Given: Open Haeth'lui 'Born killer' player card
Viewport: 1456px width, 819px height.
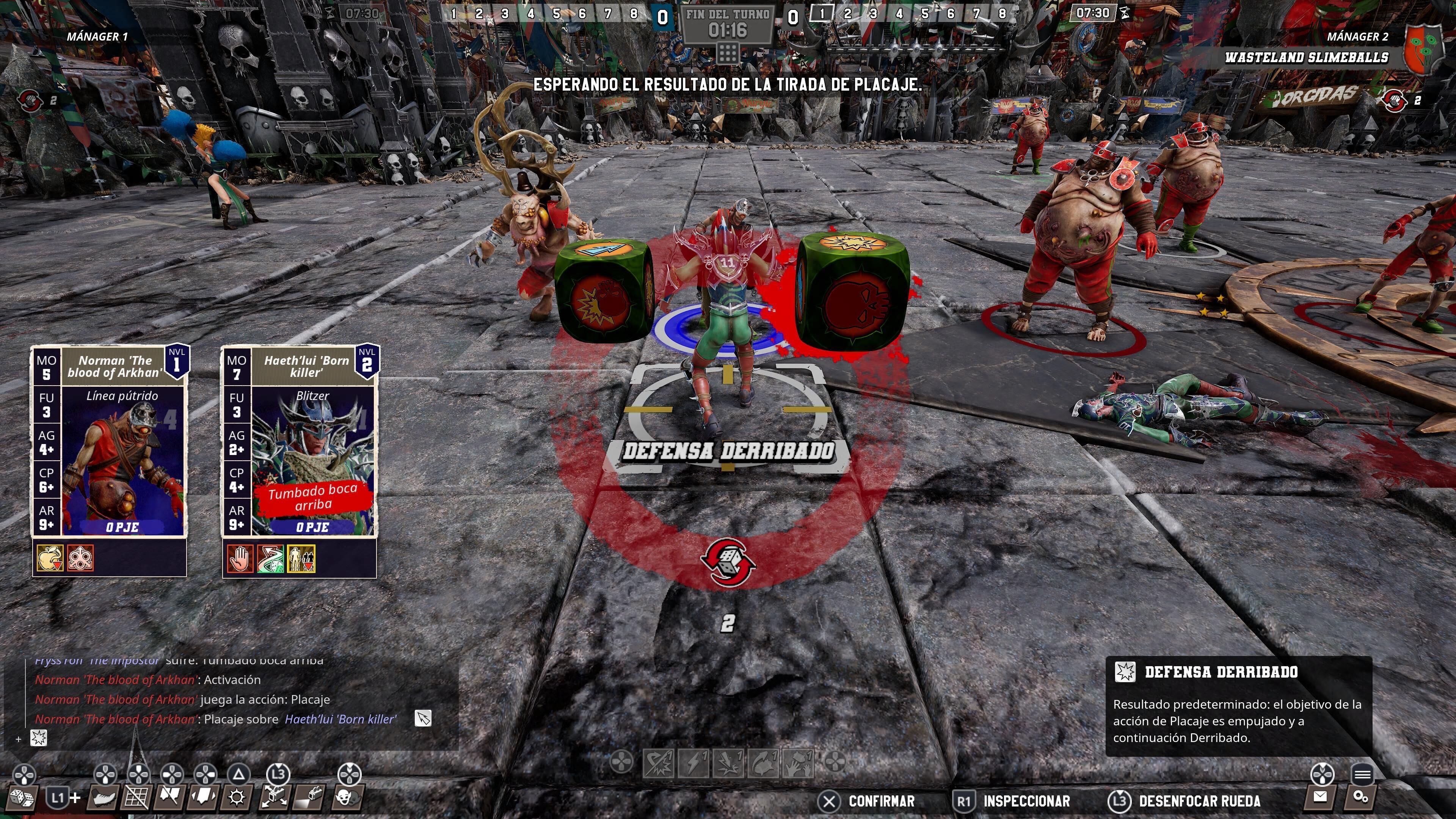Looking at the screenshot, I should [x=299, y=441].
